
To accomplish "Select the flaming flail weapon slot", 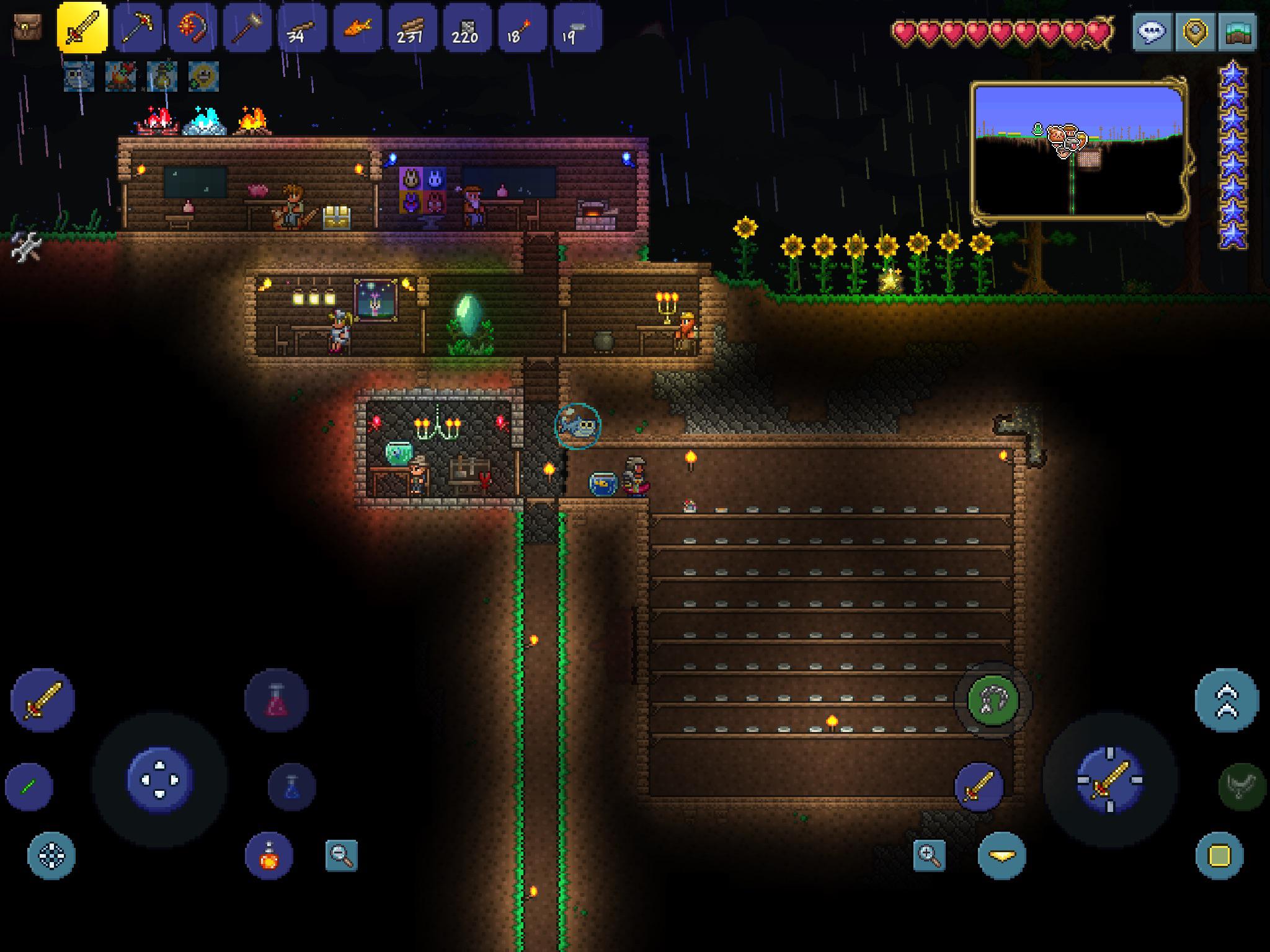I will 193,28.
